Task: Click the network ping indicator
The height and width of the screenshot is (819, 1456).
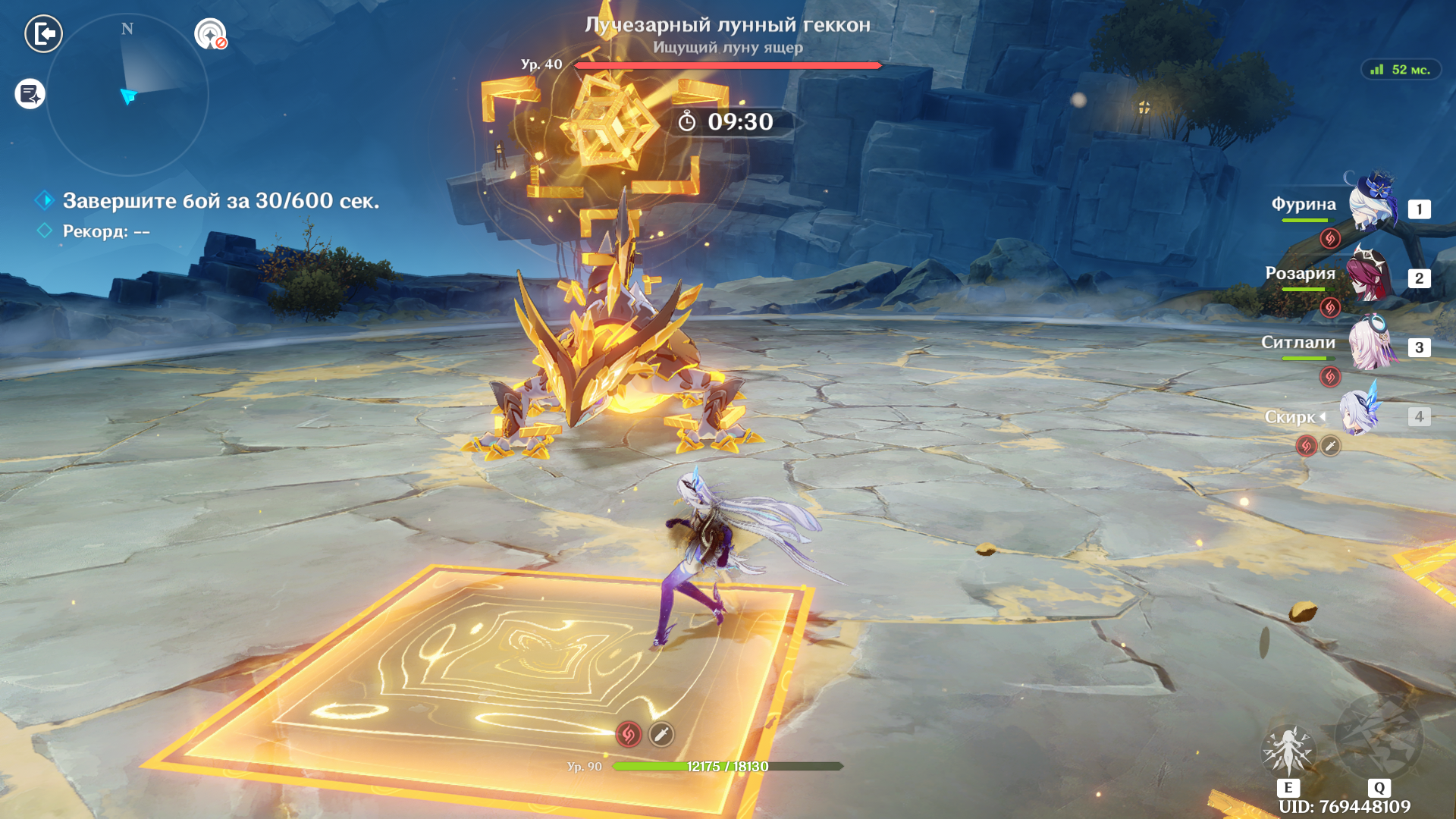Action: (1401, 70)
